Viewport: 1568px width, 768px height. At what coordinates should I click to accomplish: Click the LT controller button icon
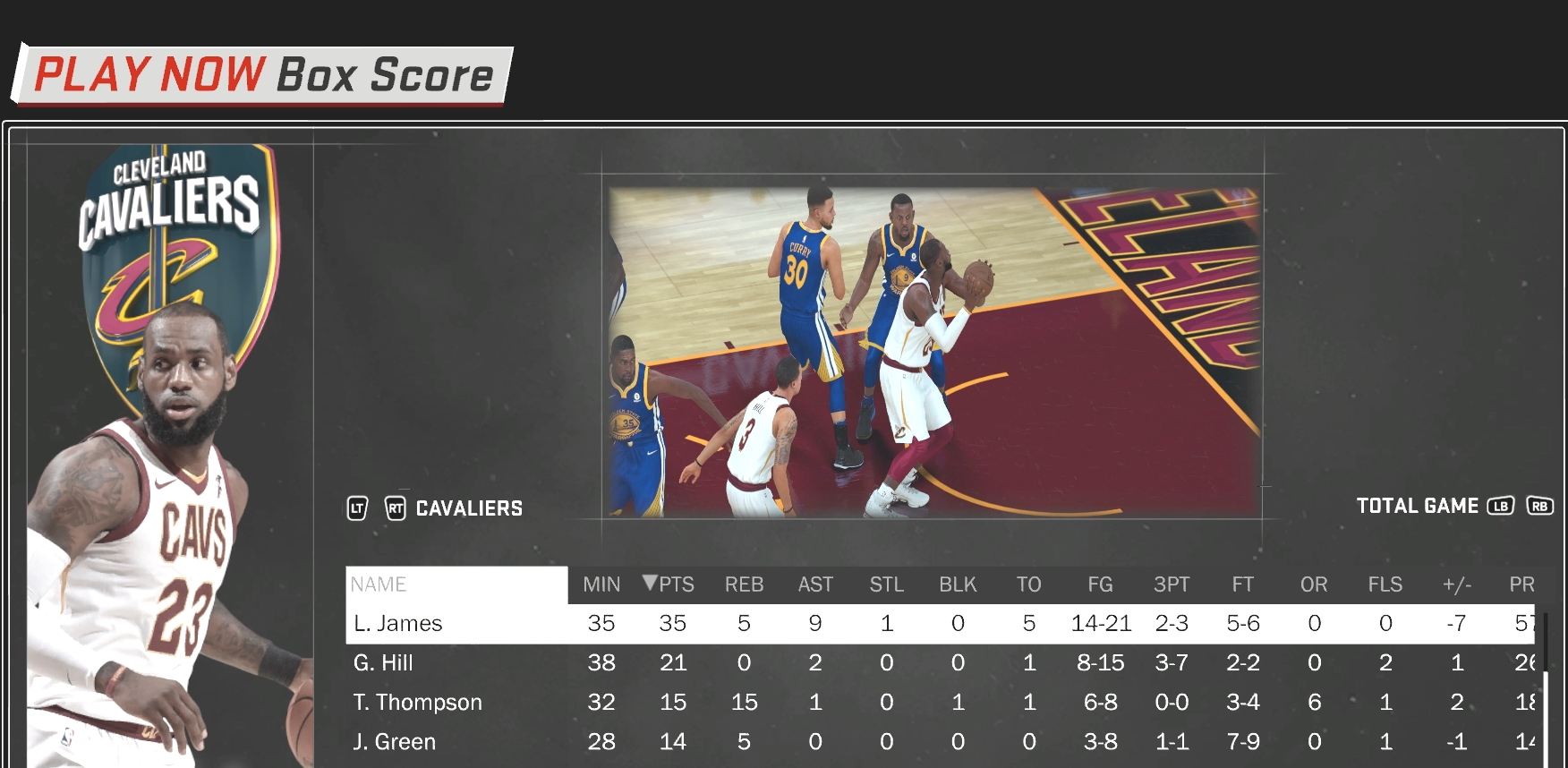pyautogui.click(x=357, y=508)
